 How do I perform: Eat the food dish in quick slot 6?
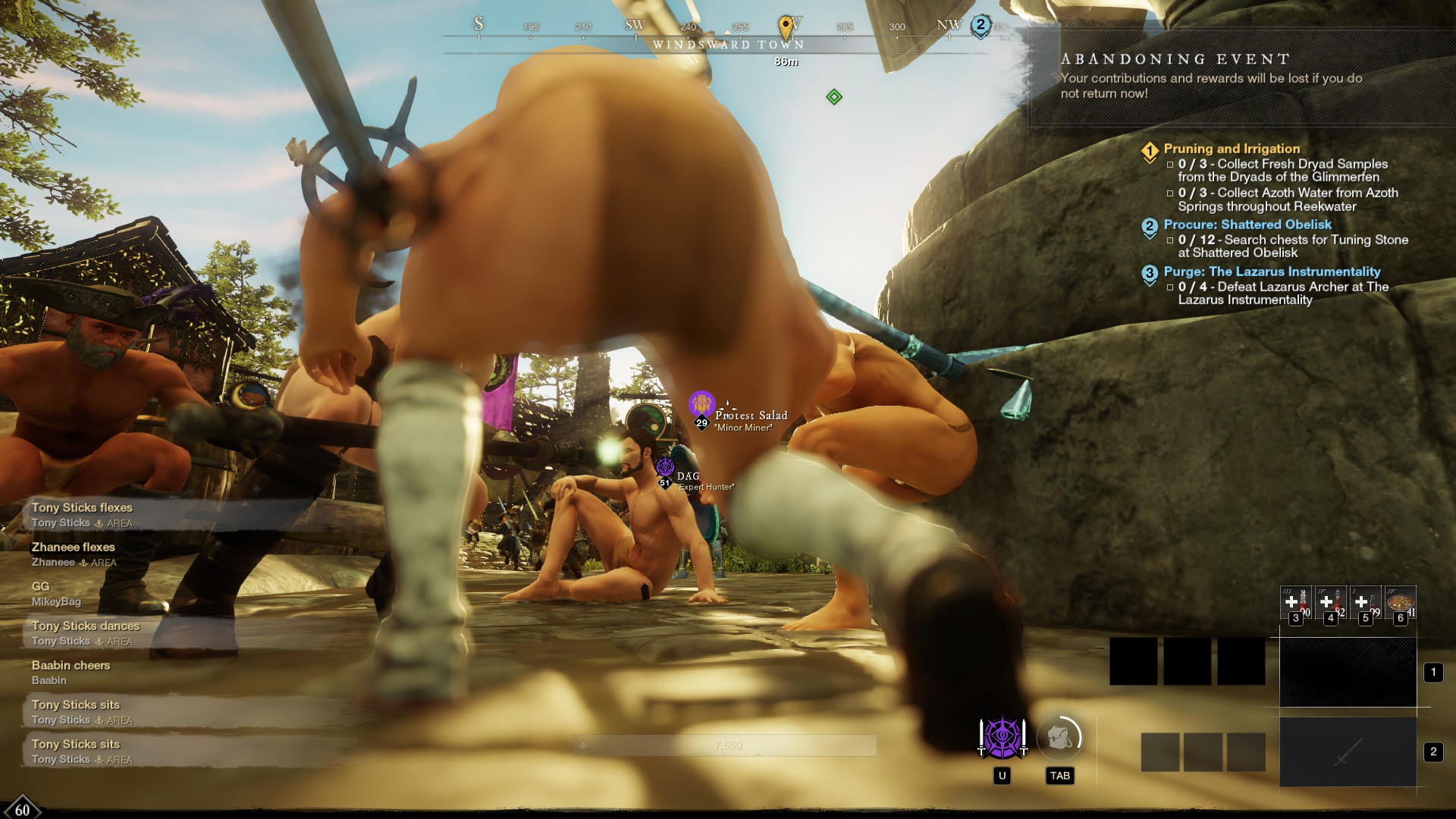[1400, 604]
